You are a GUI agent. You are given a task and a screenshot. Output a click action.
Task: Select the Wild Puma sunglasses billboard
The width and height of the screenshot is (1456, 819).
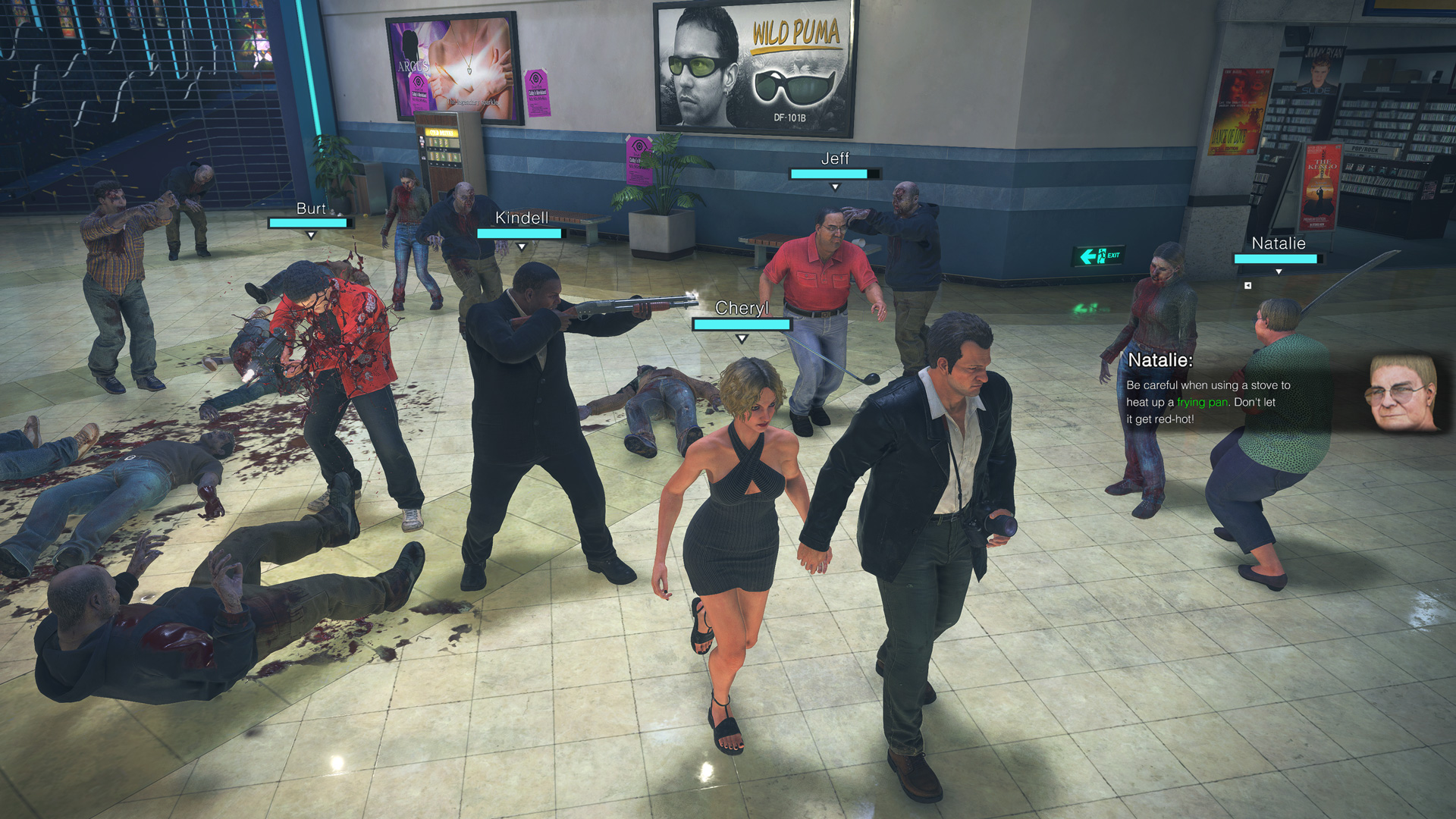tap(751, 62)
